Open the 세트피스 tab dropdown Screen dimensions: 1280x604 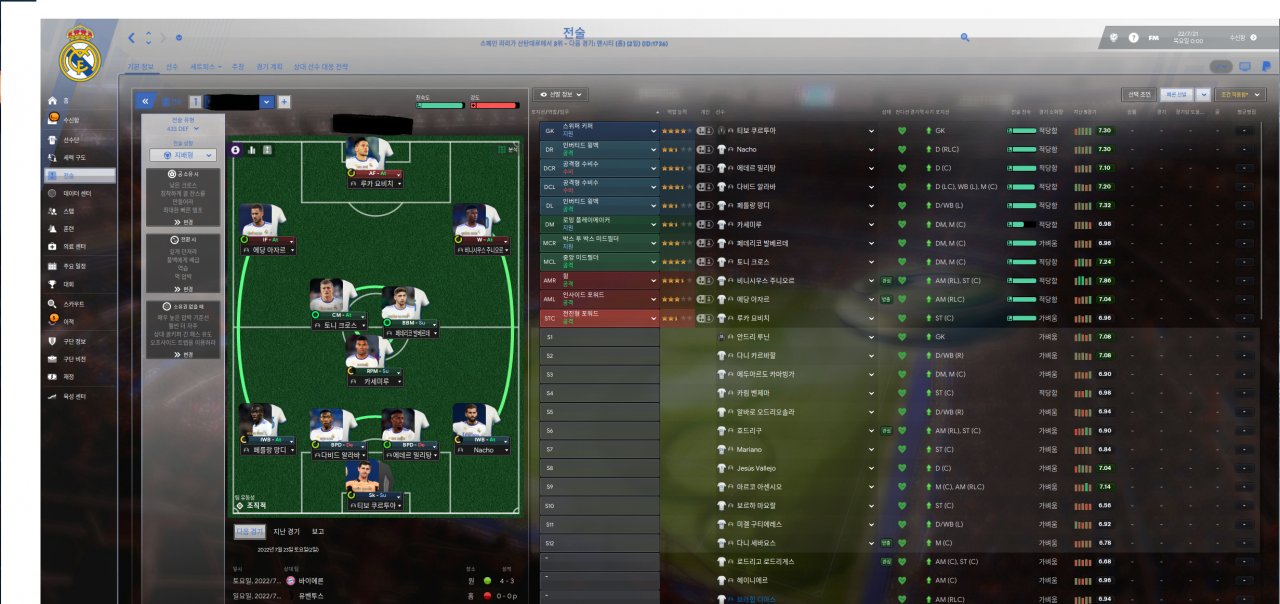(206, 67)
